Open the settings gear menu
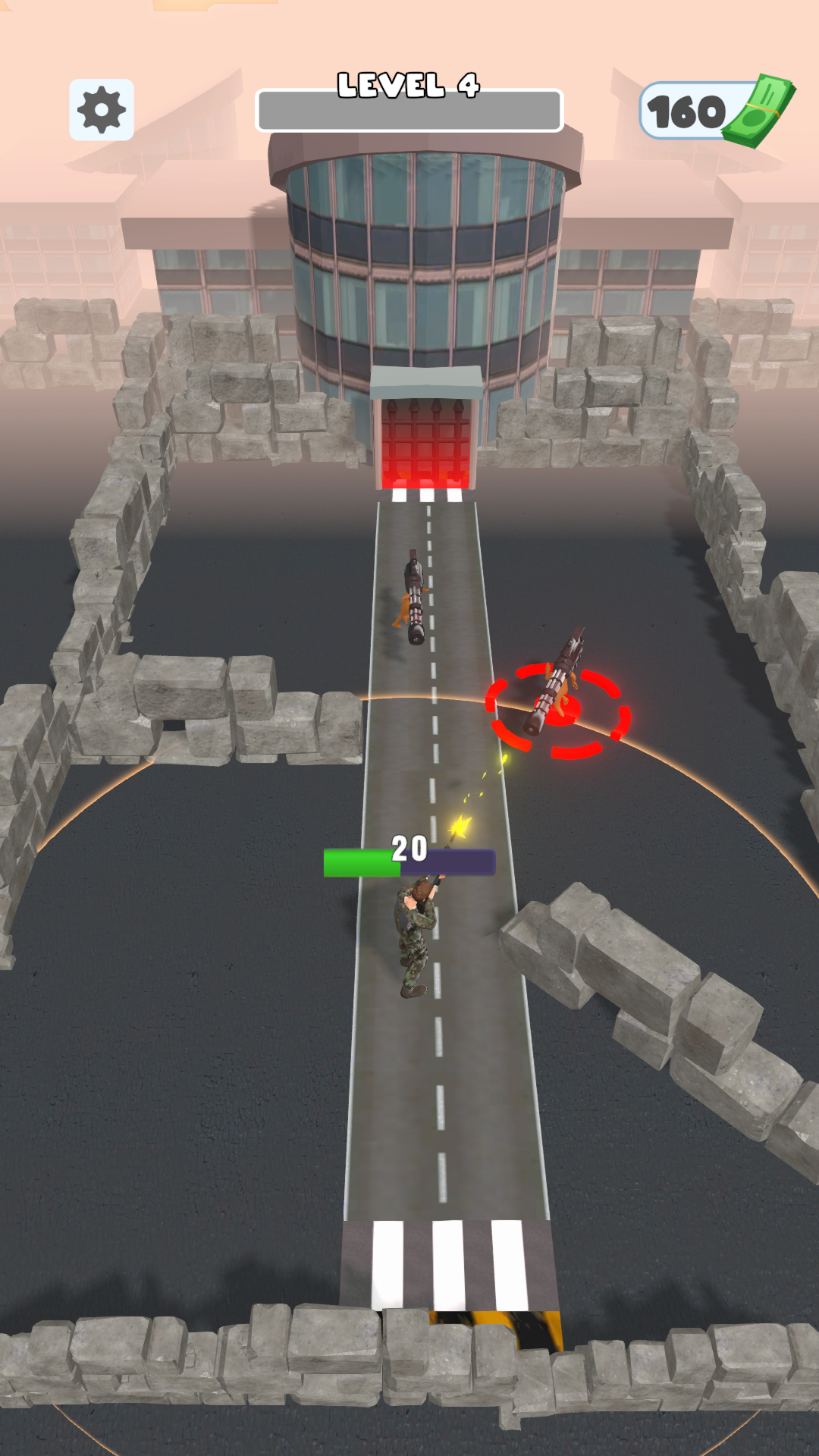The width and height of the screenshot is (819, 1456). (102, 110)
